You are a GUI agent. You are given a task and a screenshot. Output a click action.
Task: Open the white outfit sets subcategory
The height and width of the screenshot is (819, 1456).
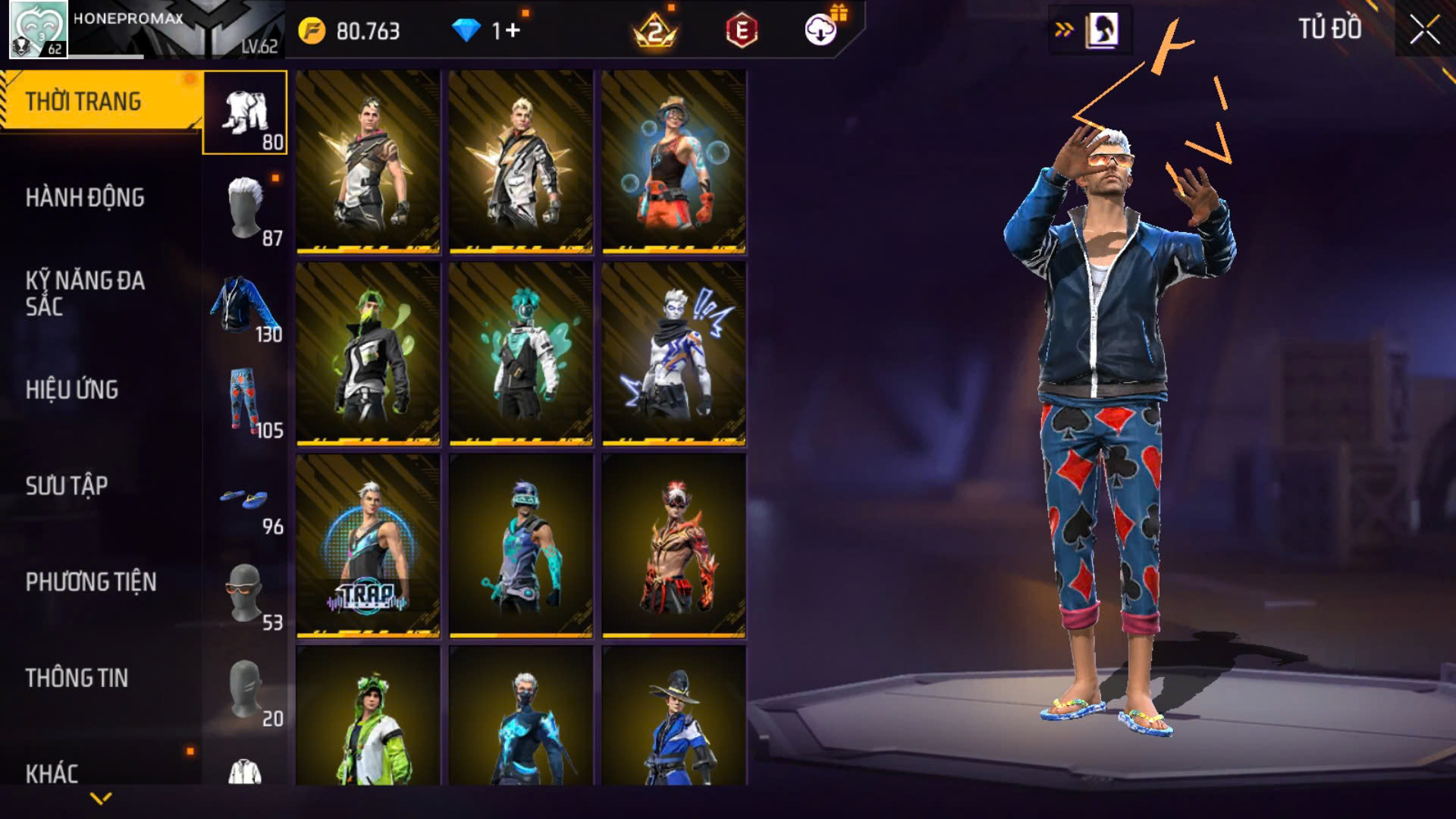[x=245, y=112]
